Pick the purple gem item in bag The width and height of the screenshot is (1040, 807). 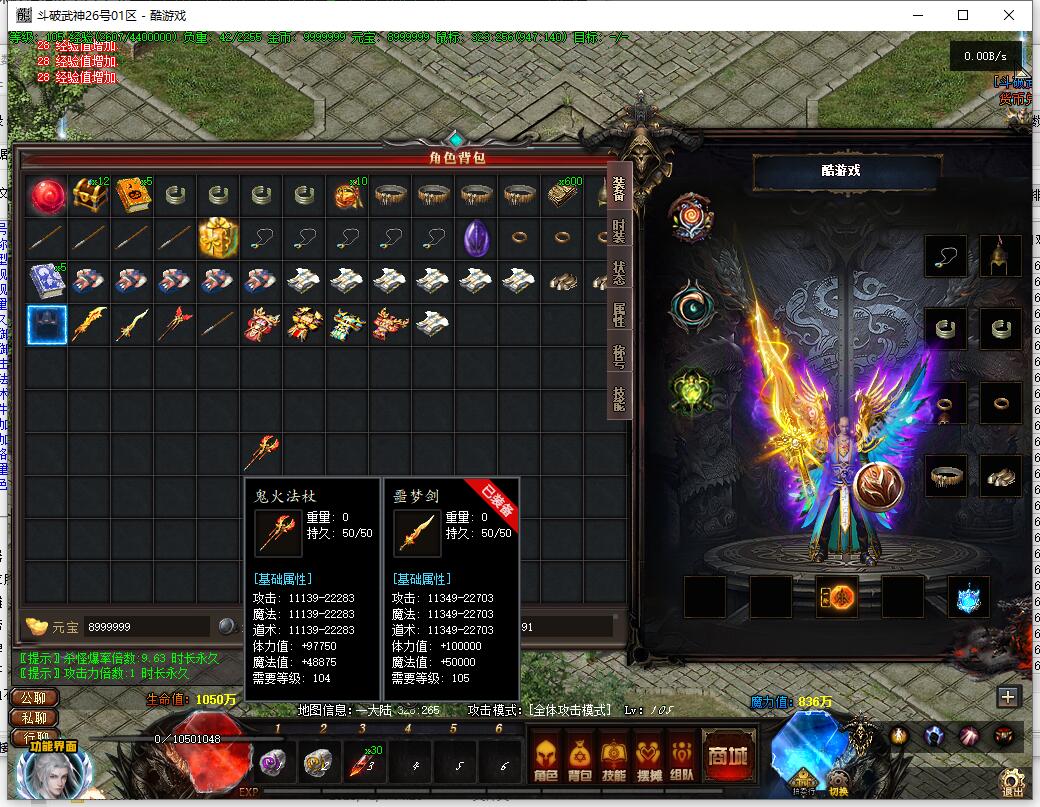[x=476, y=238]
